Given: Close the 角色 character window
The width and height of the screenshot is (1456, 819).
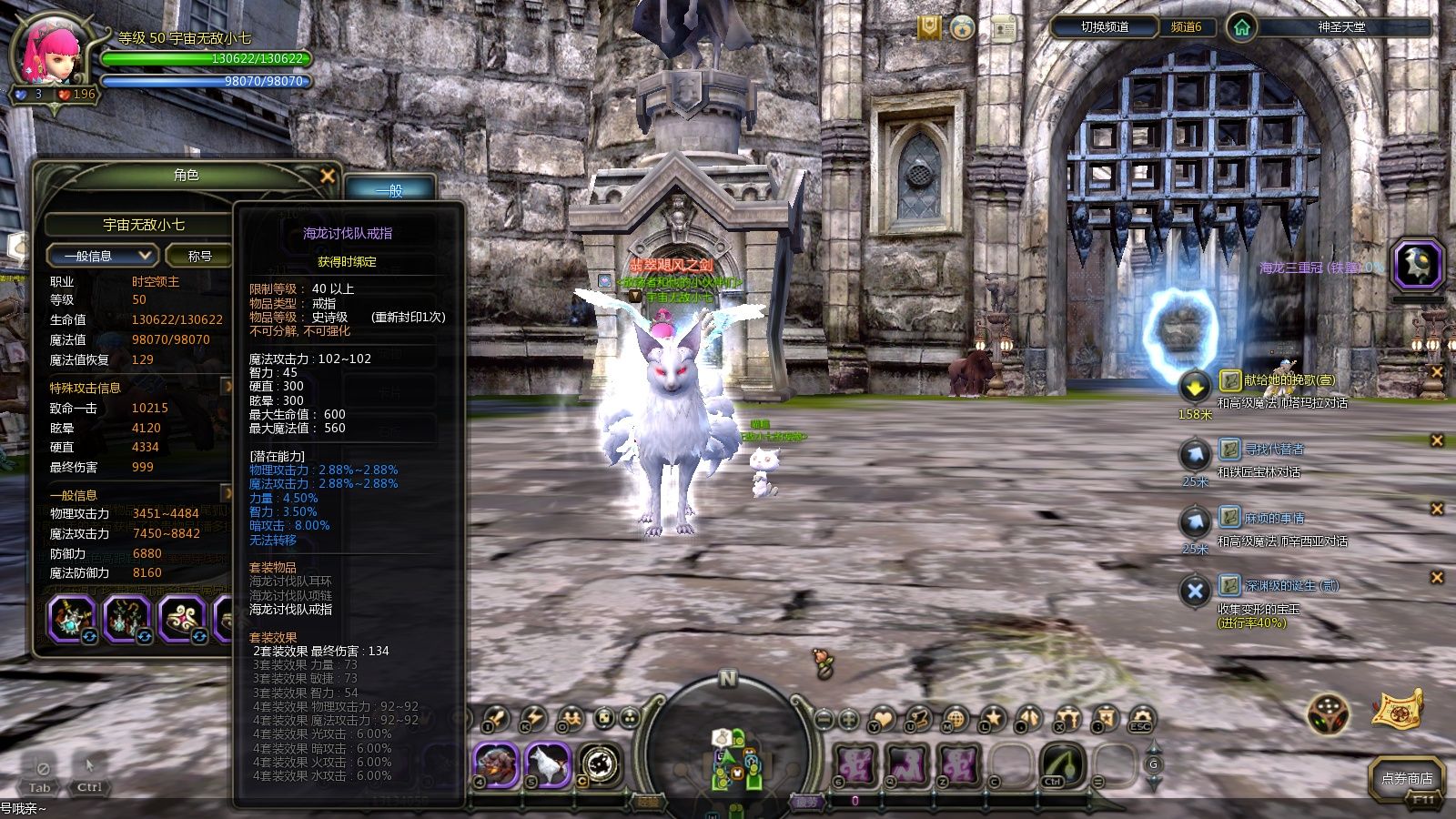Looking at the screenshot, I should point(328,176).
